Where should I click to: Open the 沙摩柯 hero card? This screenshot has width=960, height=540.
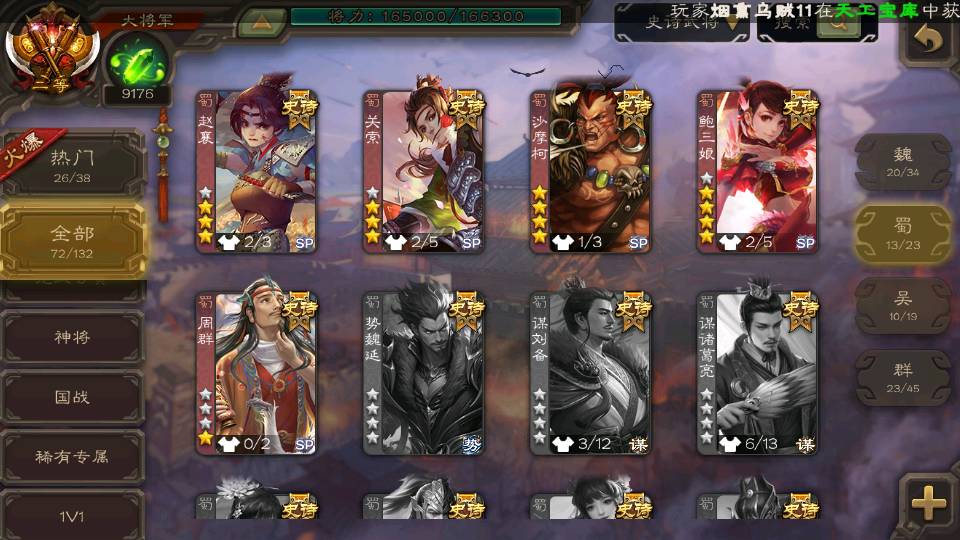click(x=590, y=172)
